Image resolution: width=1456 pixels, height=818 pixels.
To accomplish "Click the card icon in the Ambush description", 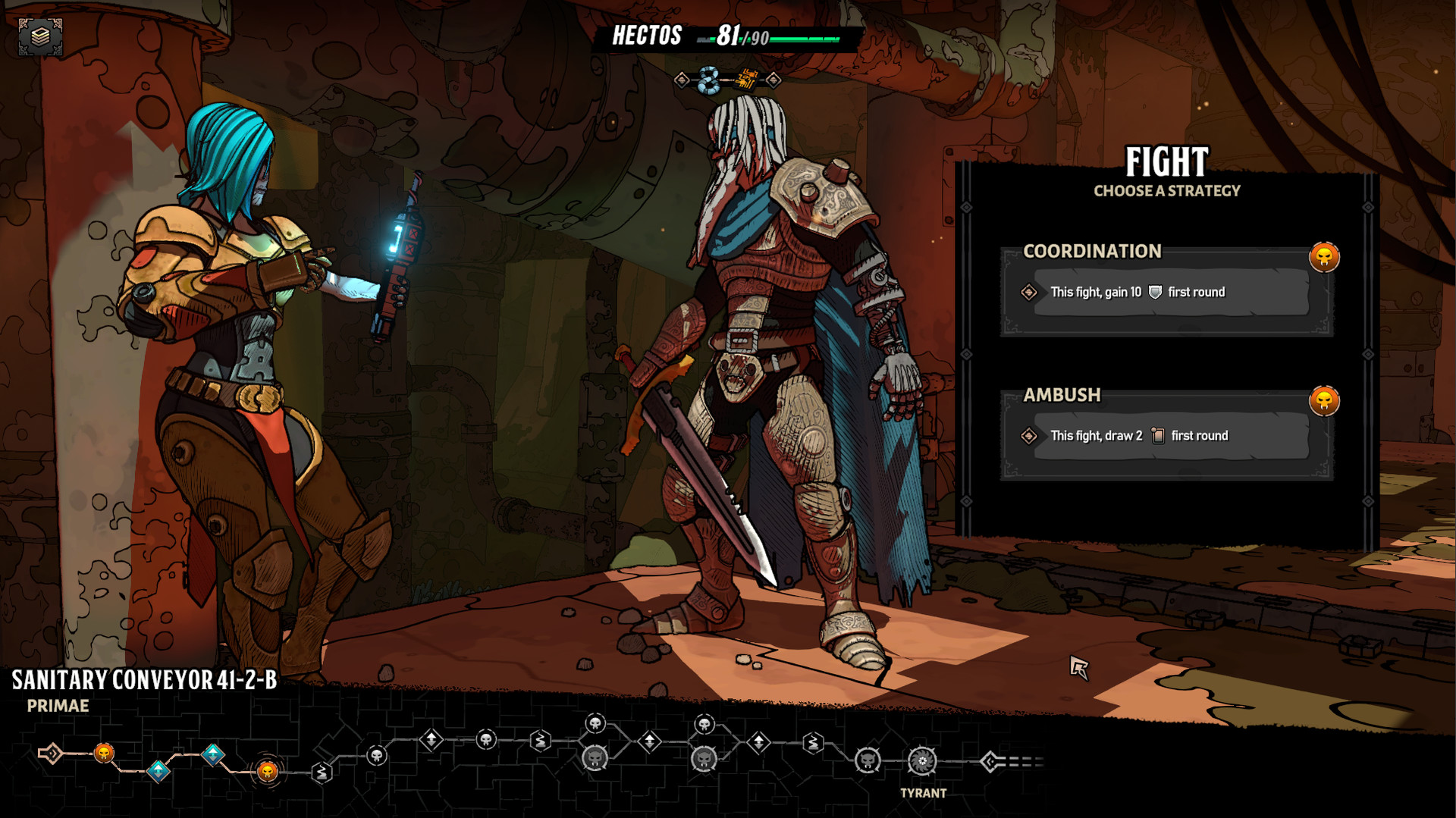I will coord(1158,436).
